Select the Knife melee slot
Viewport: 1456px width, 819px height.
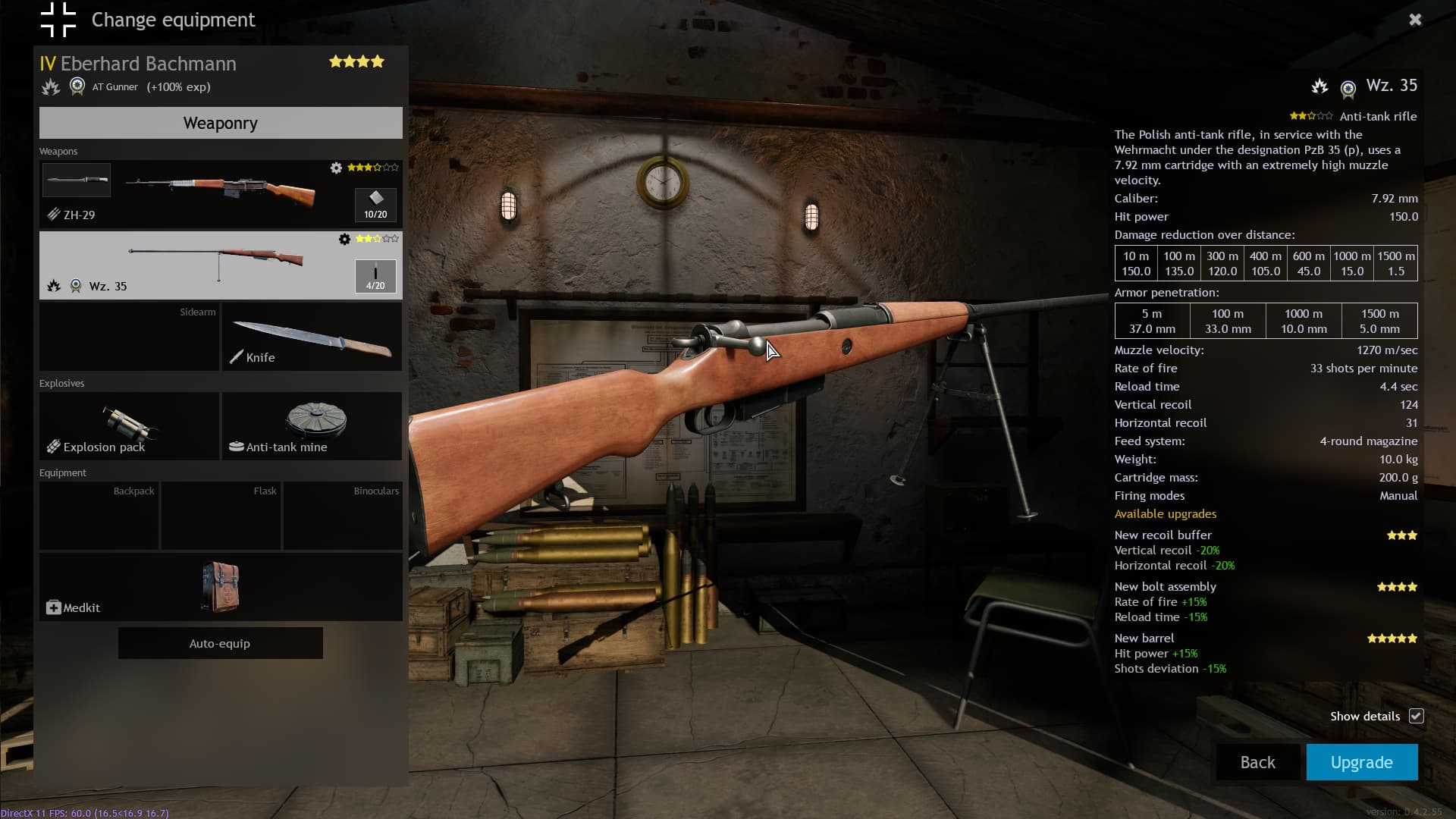[x=312, y=337]
